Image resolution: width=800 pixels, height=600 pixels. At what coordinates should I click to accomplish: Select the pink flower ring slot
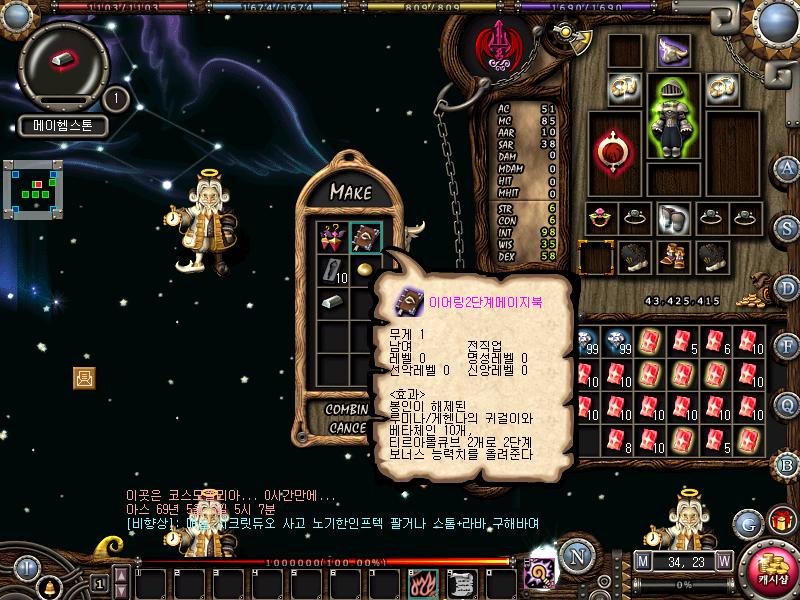point(600,215)
